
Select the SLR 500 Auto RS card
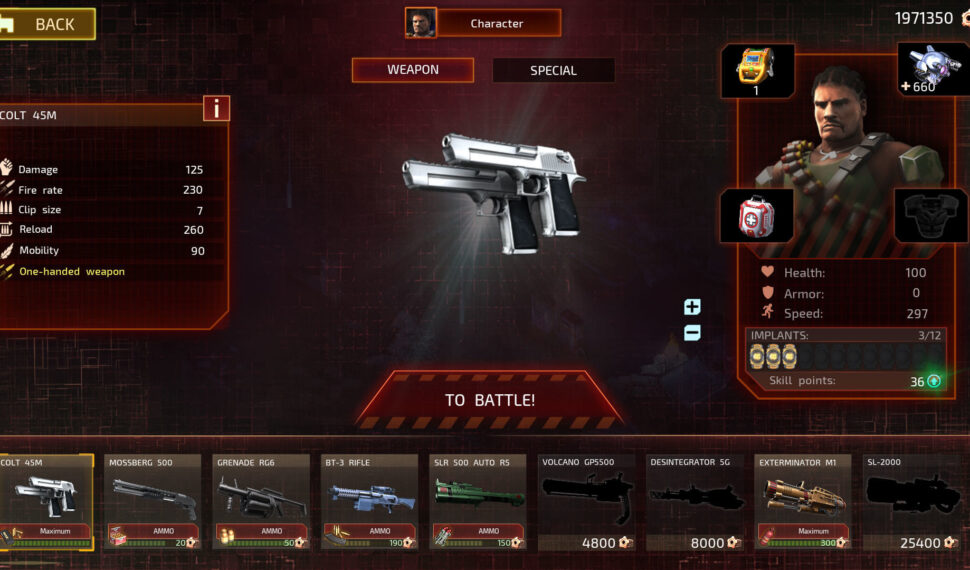coord(478,502)
